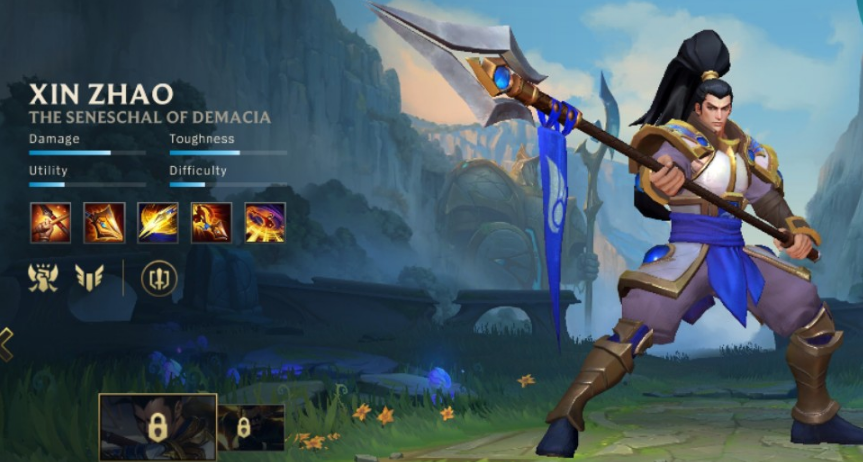
Task: Select the locked default Xin Zhao skin thumbnail
Action: [157, 427]
